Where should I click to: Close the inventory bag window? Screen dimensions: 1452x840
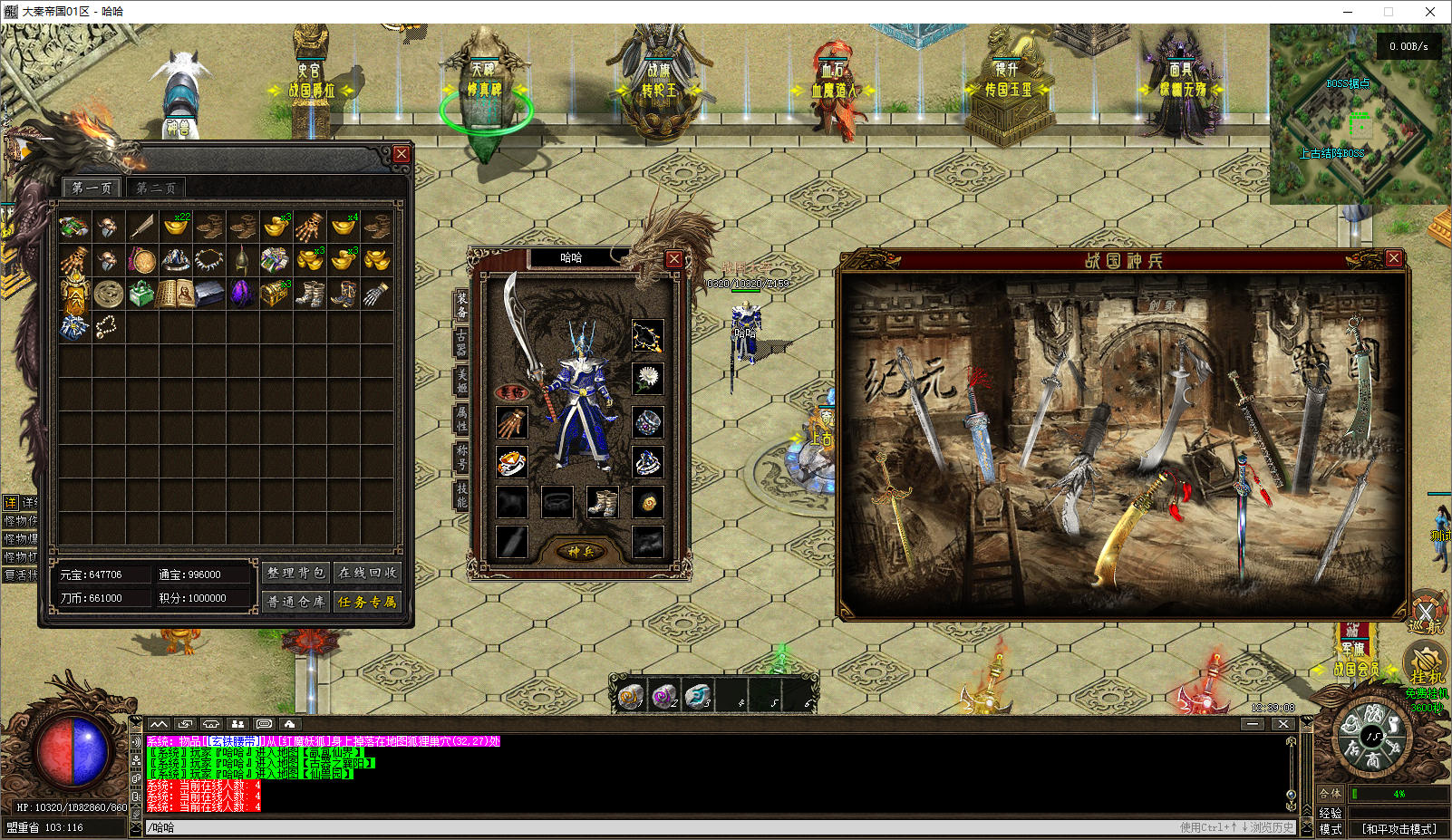pos(401,155)
